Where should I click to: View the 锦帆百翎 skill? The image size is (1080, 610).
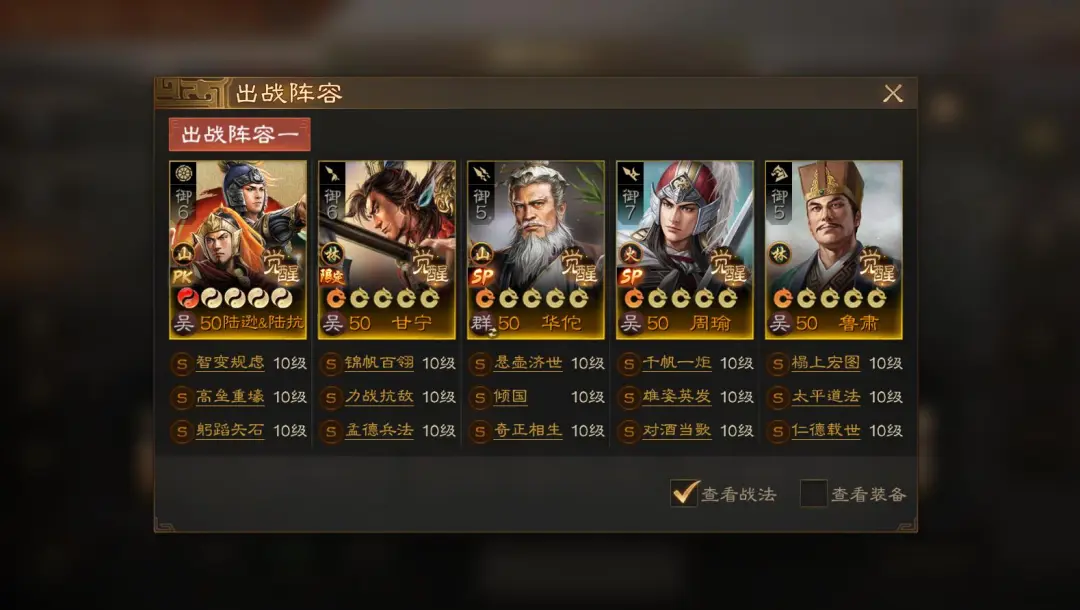click(379, 363)
